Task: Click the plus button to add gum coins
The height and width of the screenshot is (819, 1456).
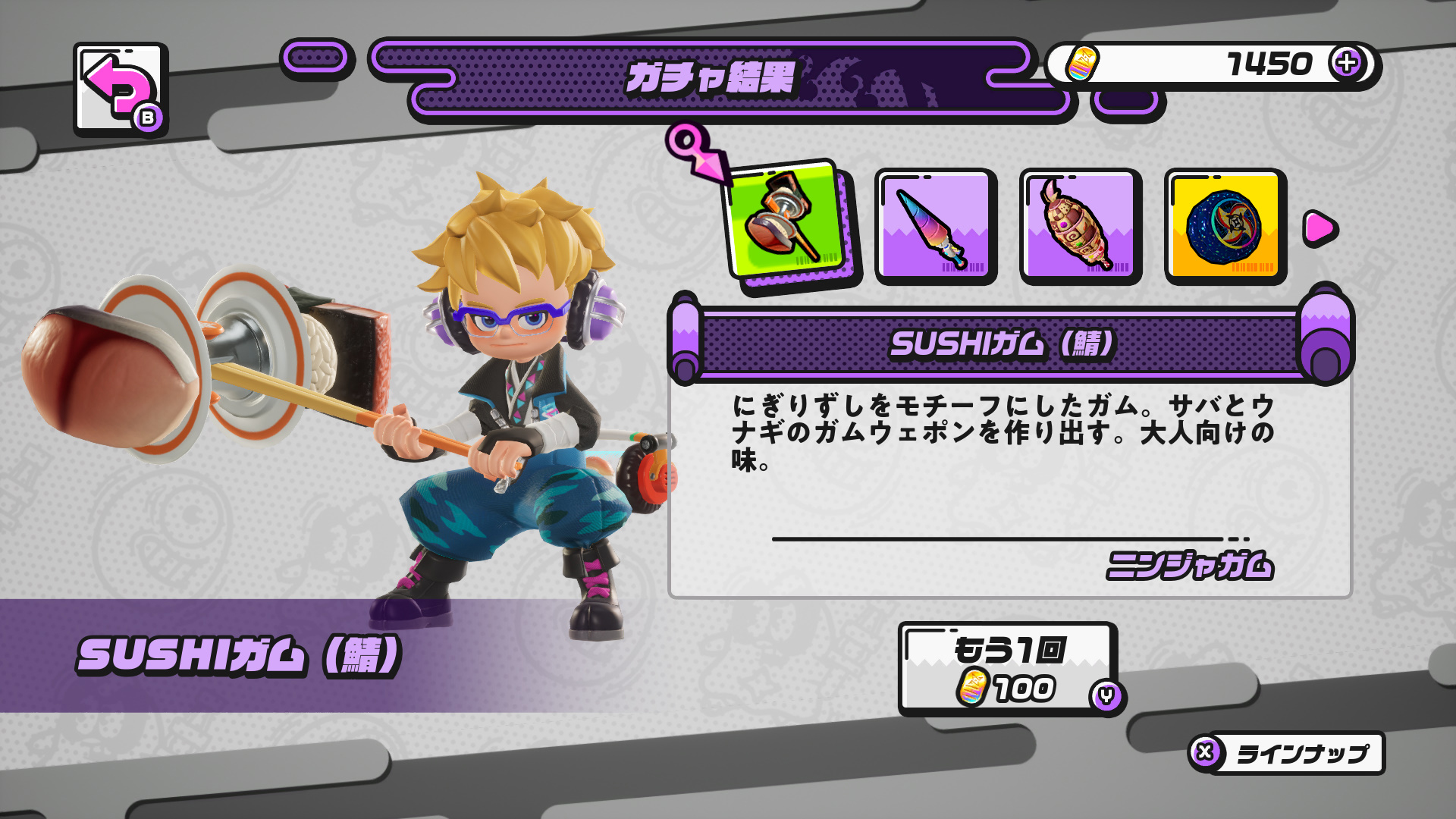Action: pos(1348,64)
